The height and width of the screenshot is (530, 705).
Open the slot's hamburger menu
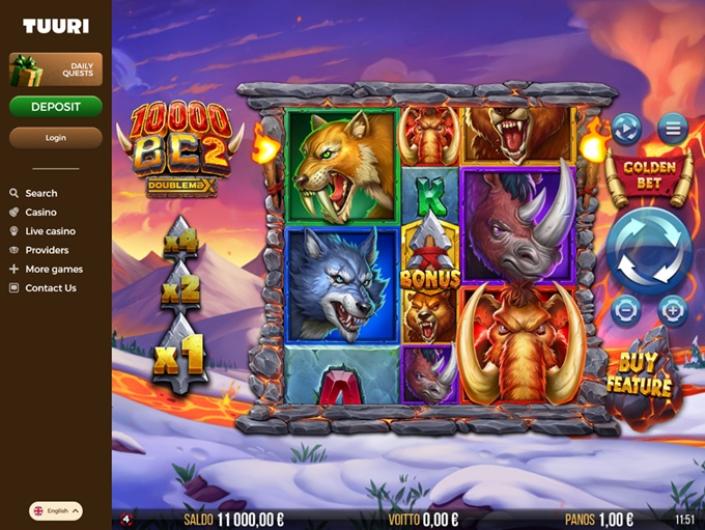(x=672, y=128)
